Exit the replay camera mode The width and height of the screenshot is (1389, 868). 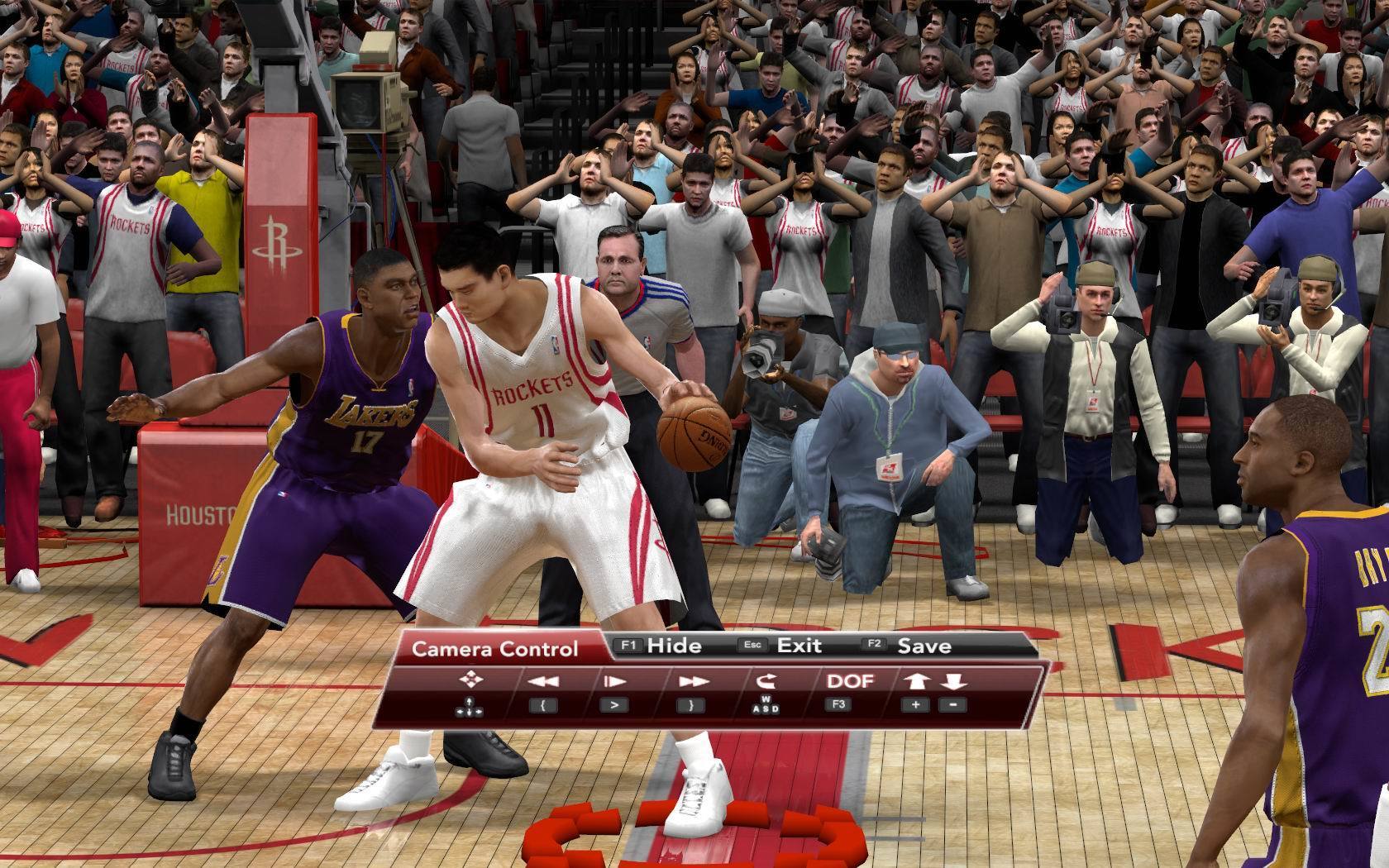tap(798, 646)
